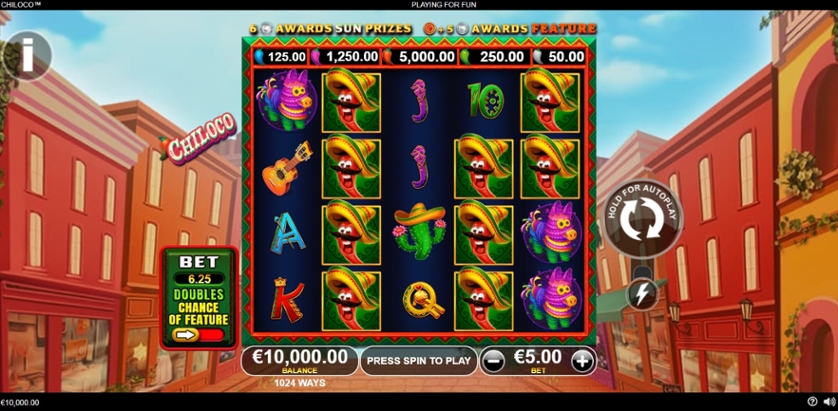Activate the lightning bolt turbo spin

tap(640, 293)
